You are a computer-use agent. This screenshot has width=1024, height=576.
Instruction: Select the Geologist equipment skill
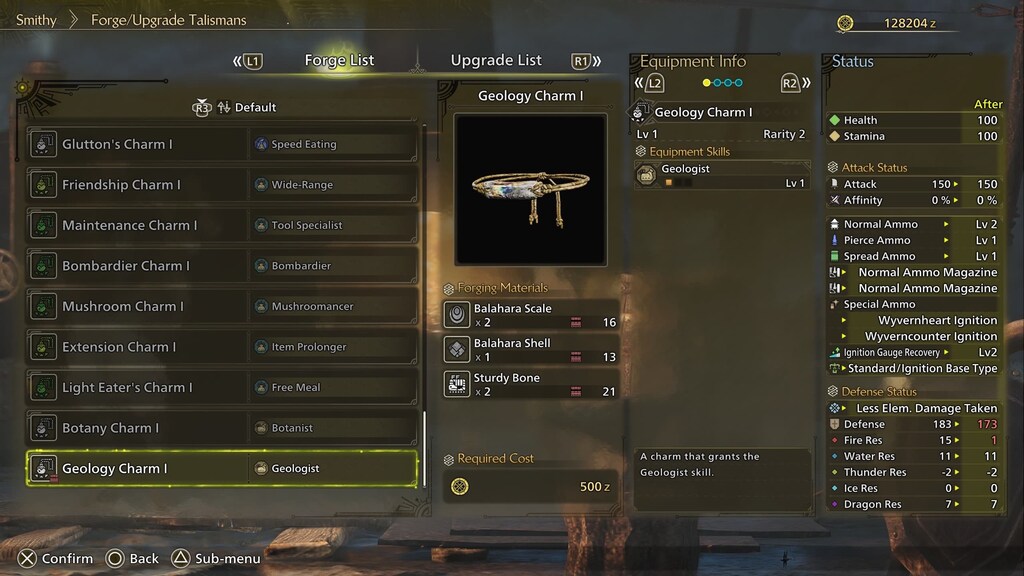[x=721, y=176]
